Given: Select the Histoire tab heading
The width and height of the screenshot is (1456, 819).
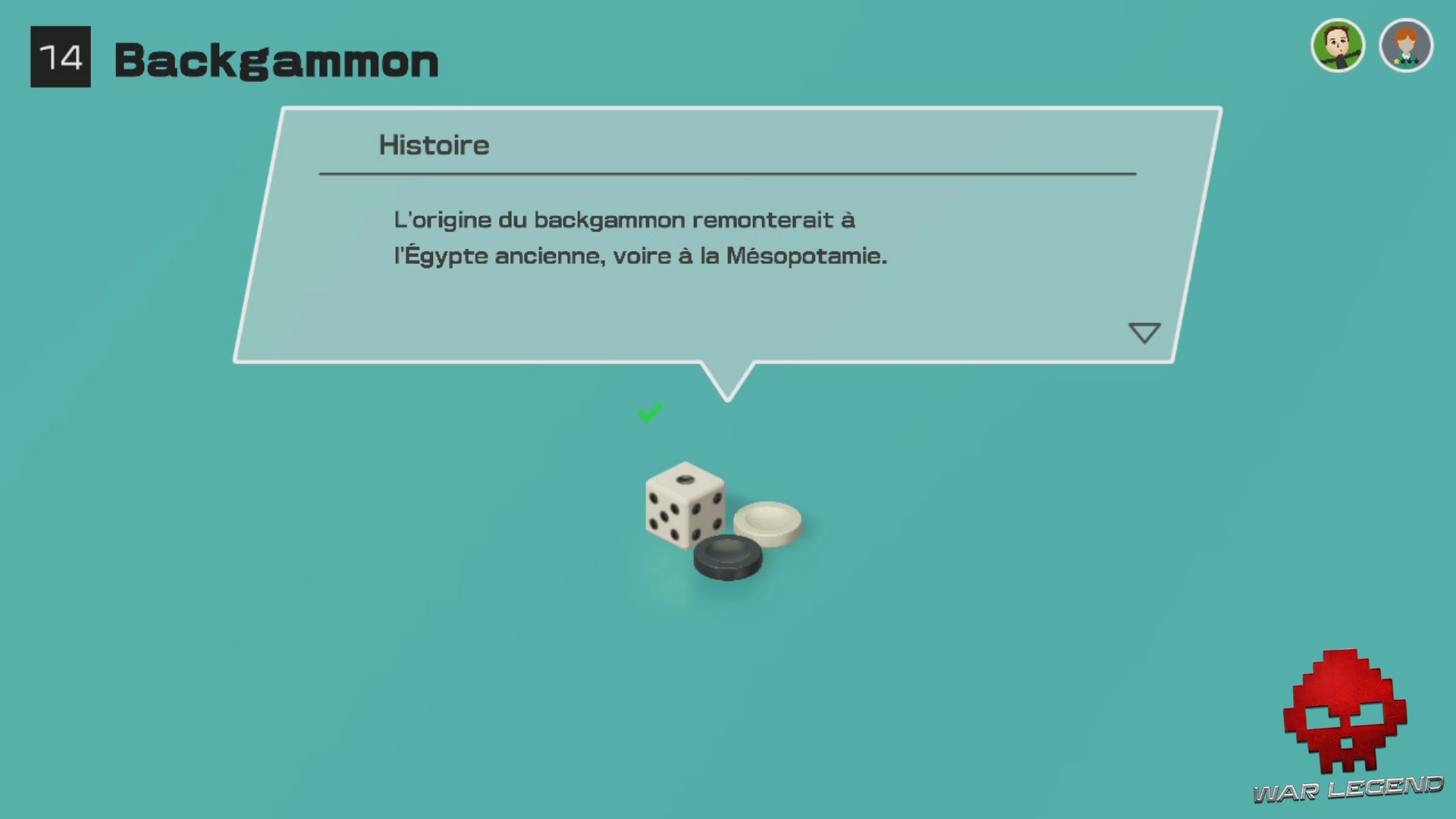Looking at the screenshot, I should click(x=434, y=145).
